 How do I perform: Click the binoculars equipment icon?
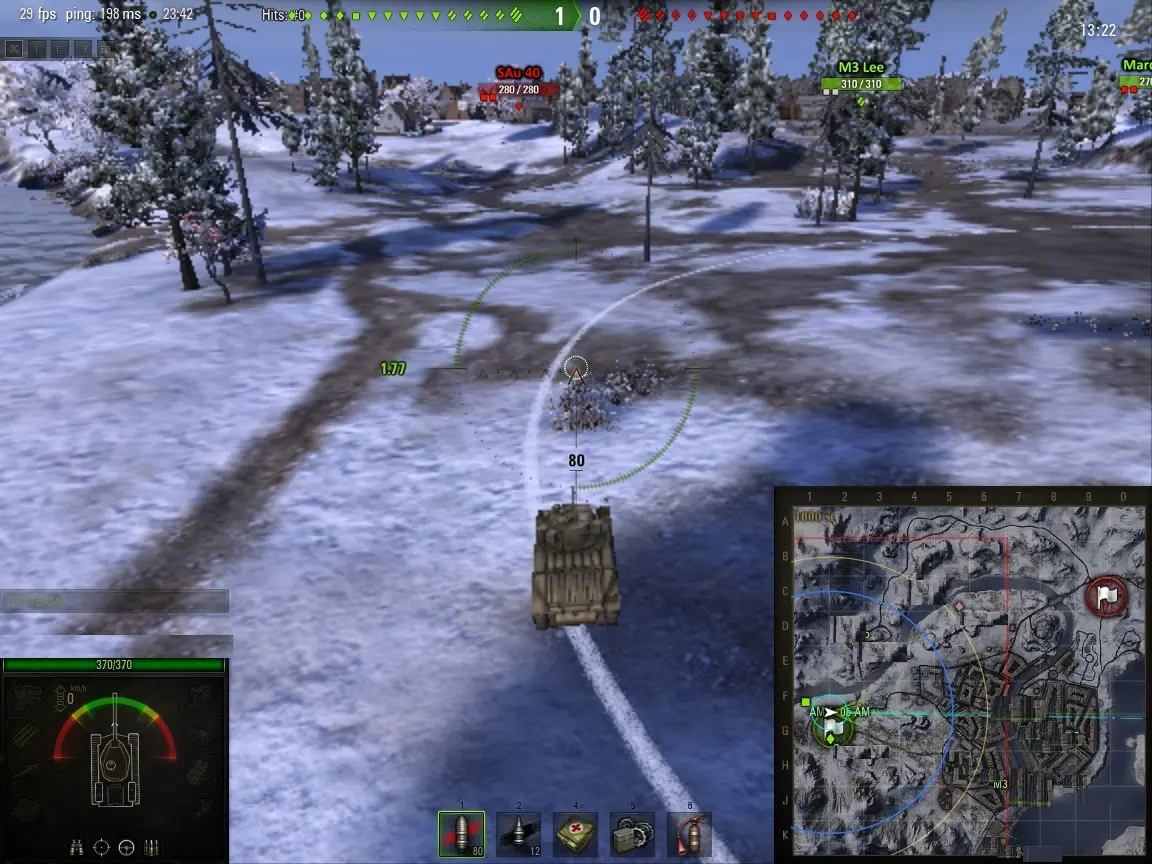(x=77, y=848)
